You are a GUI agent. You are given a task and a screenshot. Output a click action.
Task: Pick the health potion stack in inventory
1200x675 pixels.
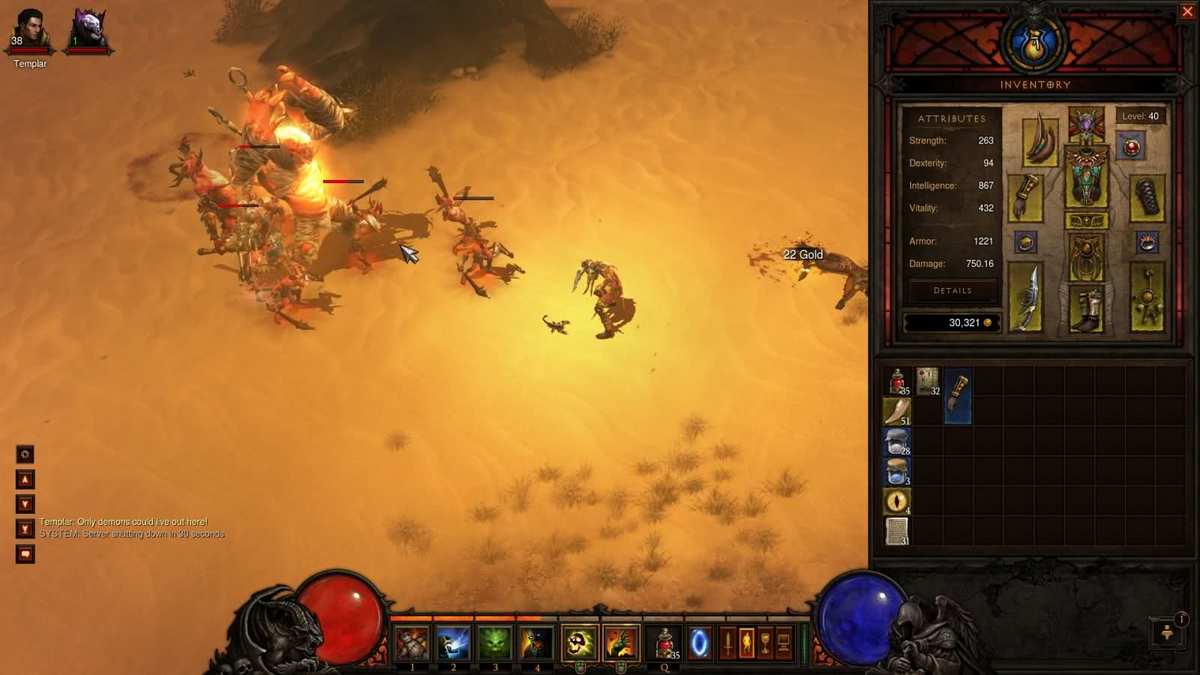897,381
